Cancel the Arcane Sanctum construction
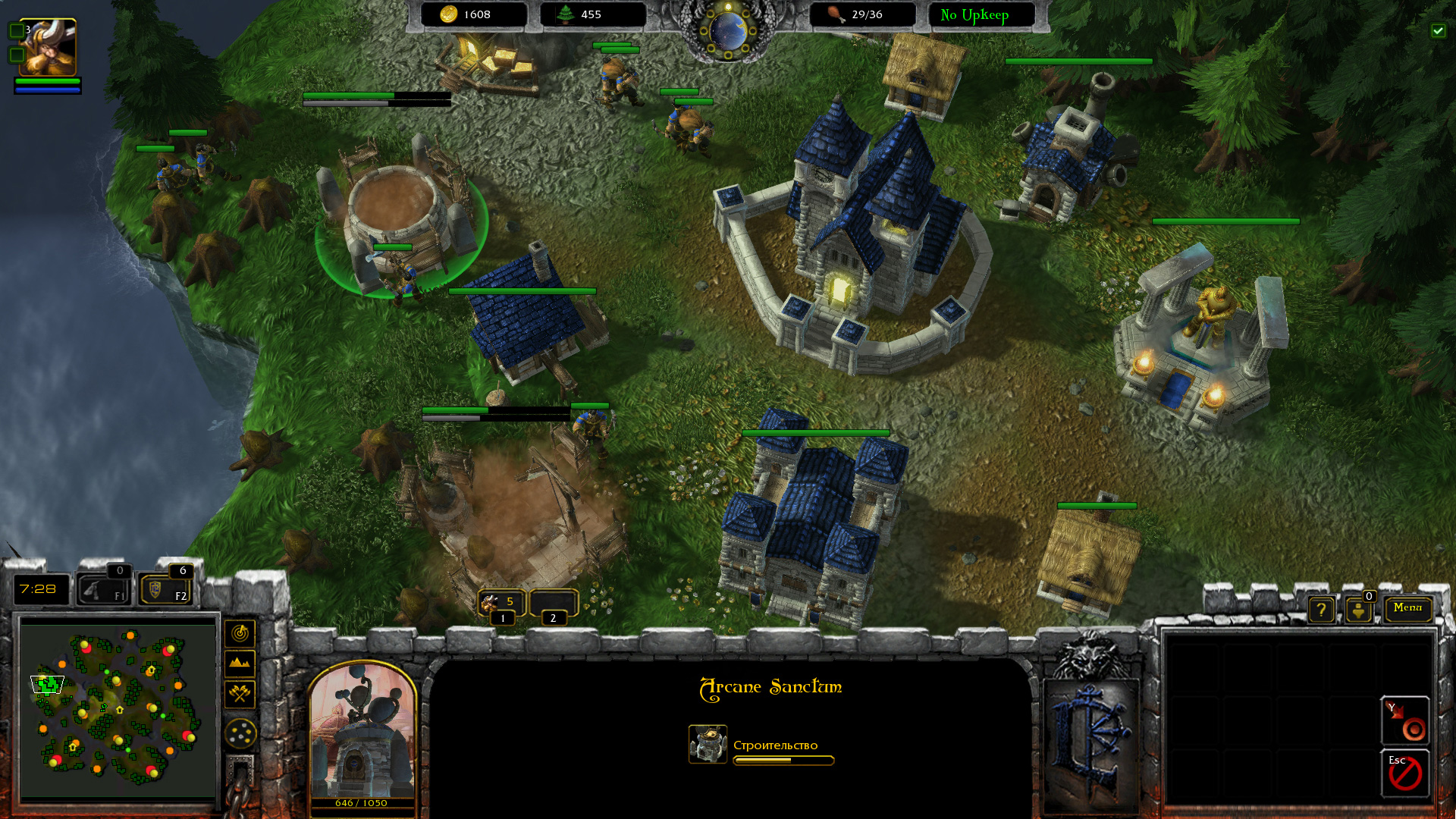Screen dimensions: 1456x819 [x=1405, y=773]
